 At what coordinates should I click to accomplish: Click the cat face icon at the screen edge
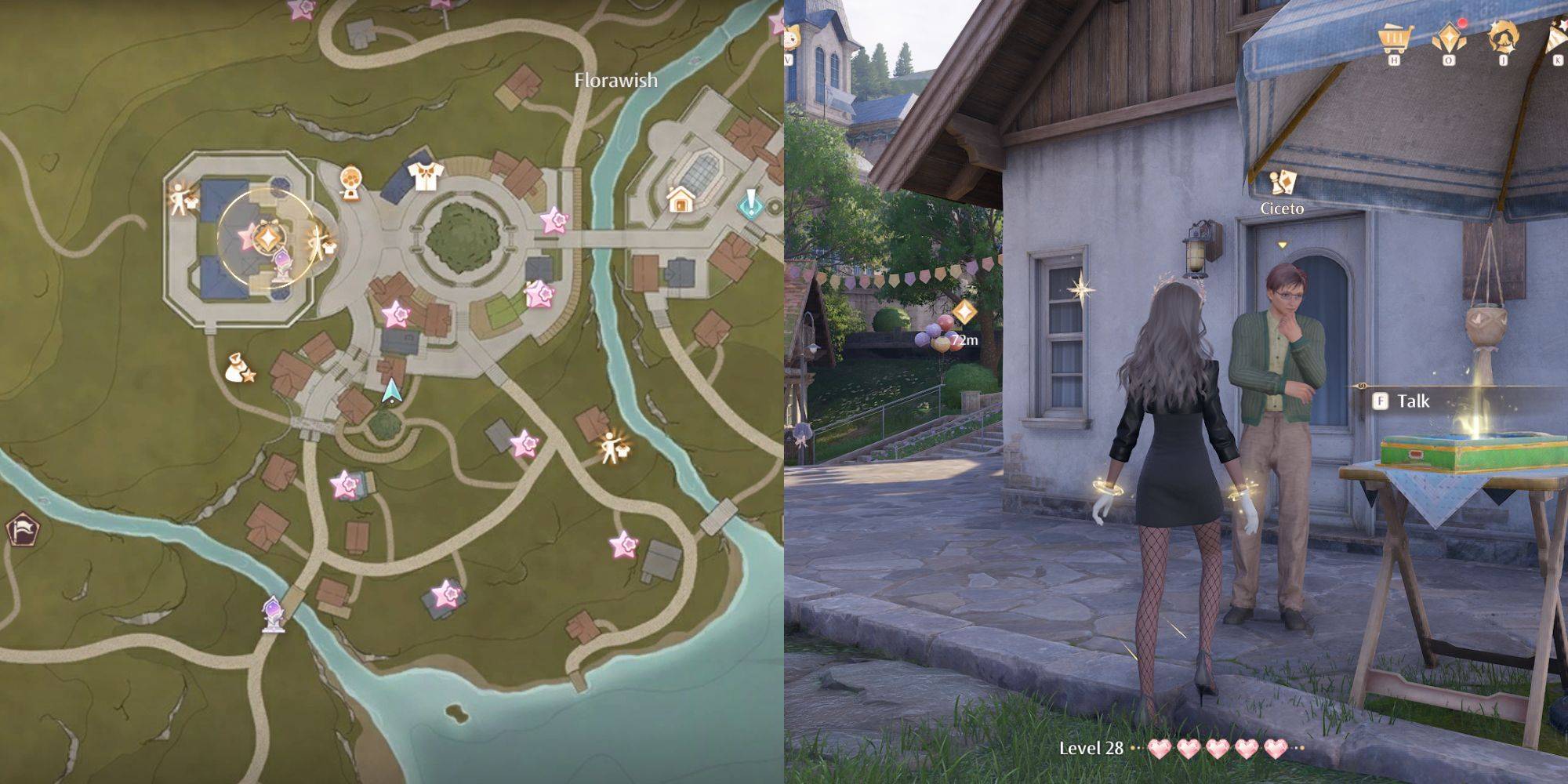pyautogui.click(x=790, y=36)
